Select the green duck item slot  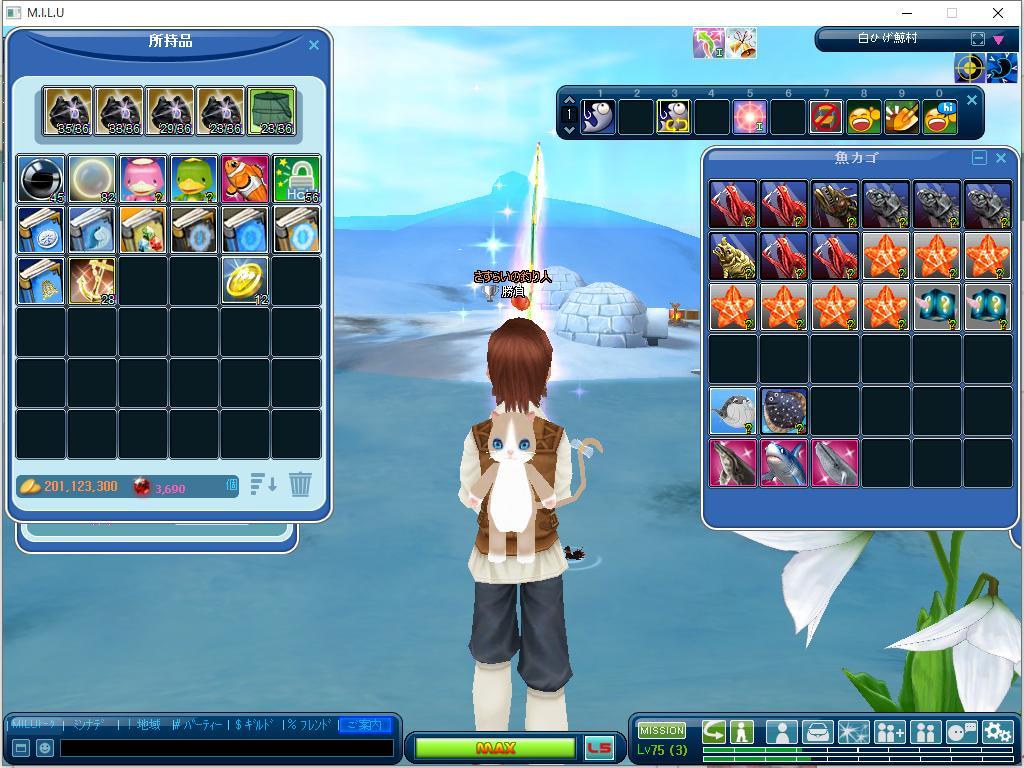[194, 179]
